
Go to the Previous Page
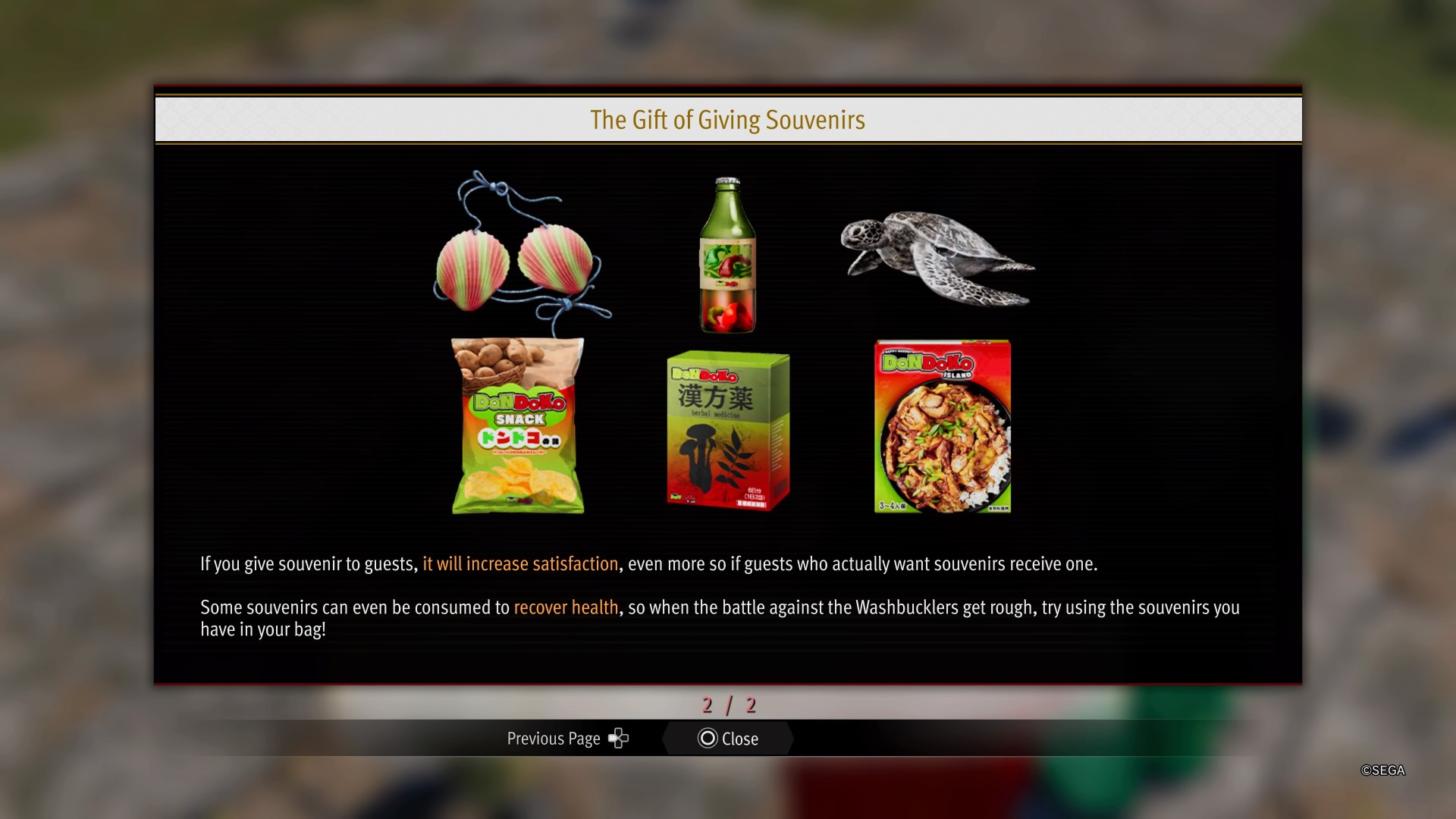[567, 739]
